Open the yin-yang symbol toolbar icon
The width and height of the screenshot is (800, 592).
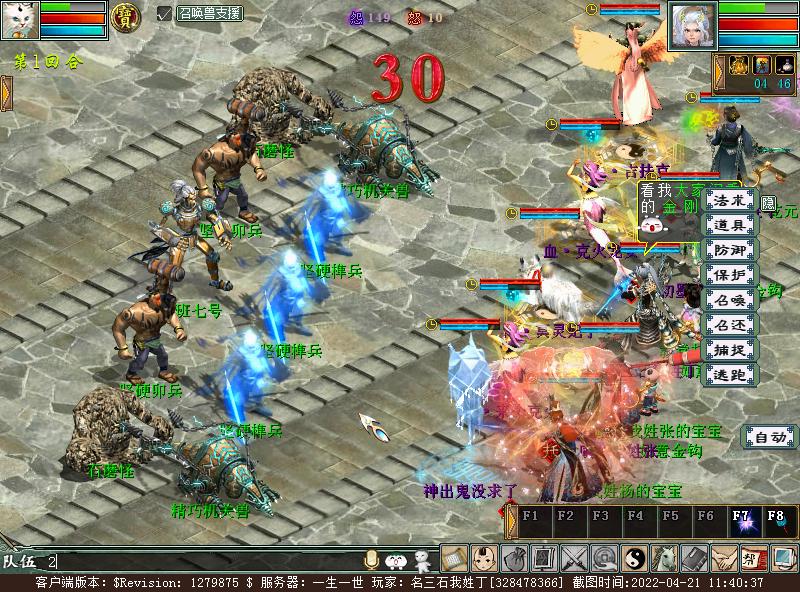click(x=634, y=558)
